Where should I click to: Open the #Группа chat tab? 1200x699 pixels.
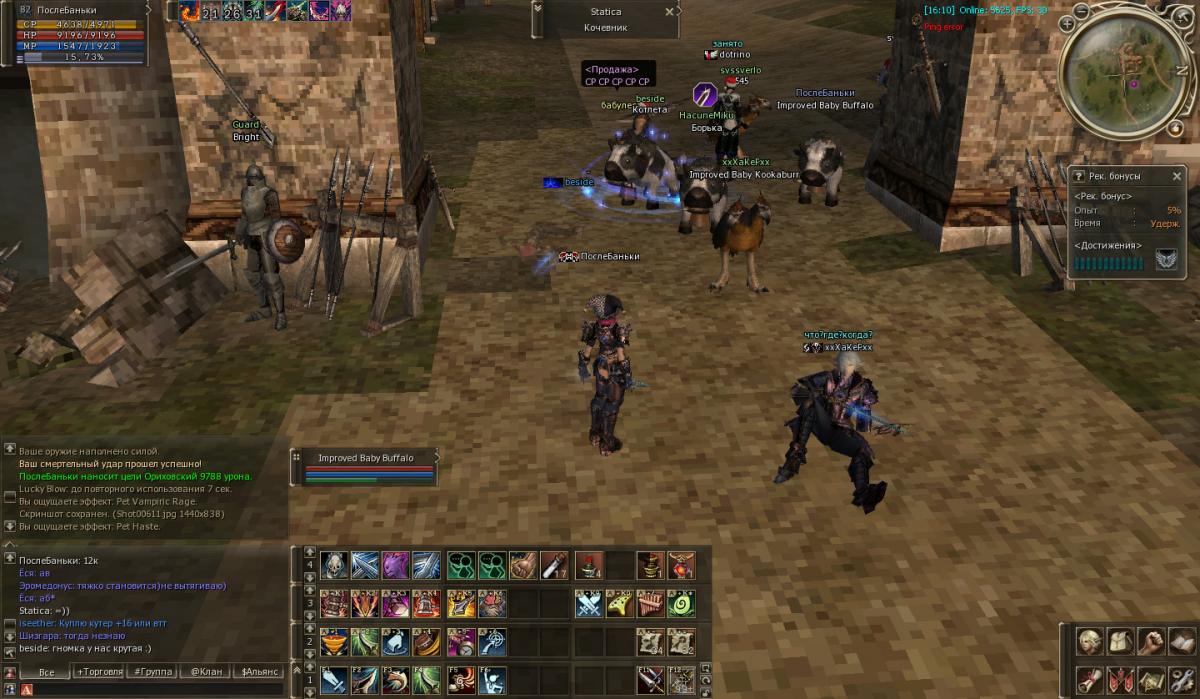tap(152, 671)
